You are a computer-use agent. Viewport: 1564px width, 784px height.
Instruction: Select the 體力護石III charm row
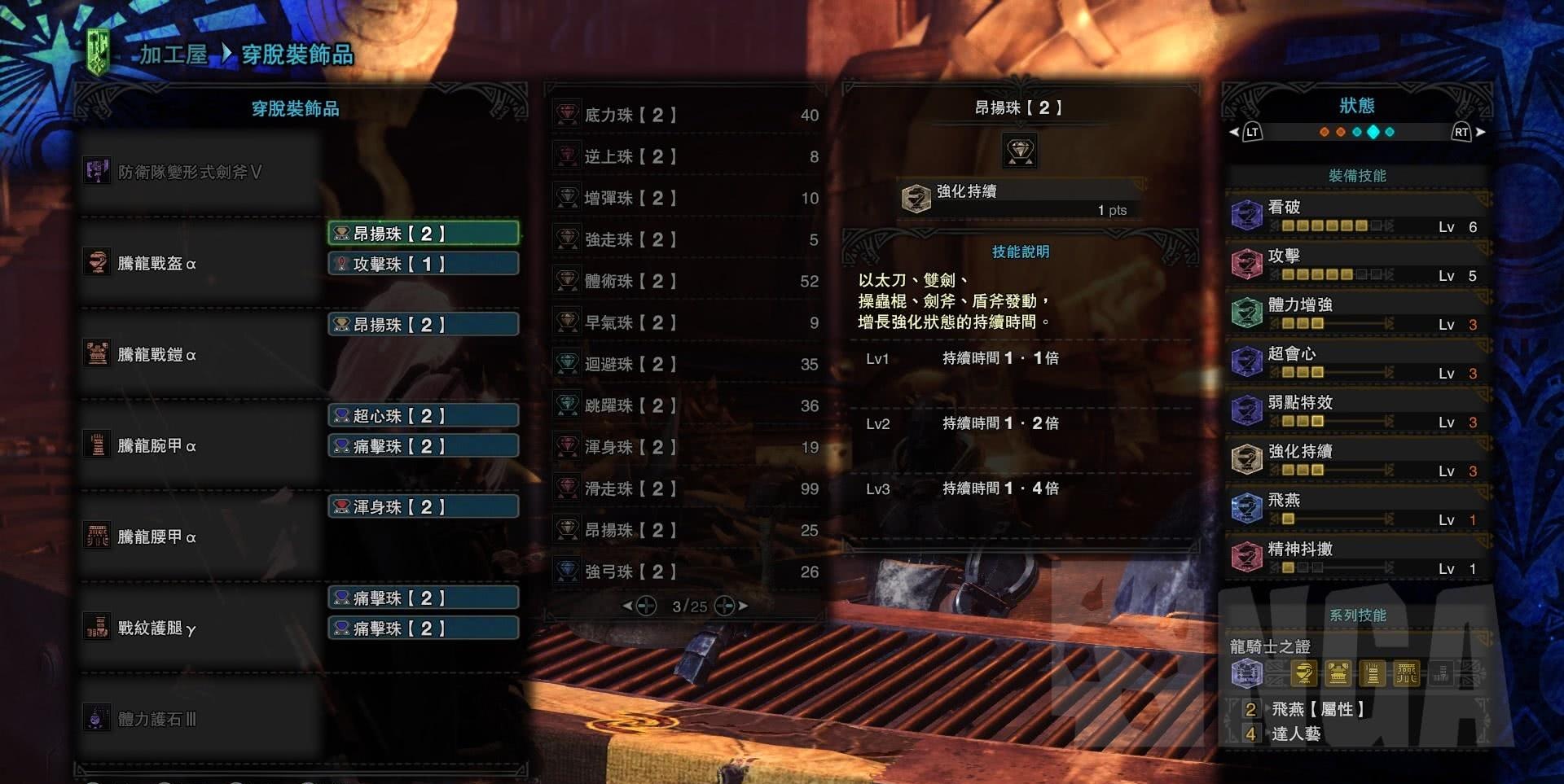156,719
